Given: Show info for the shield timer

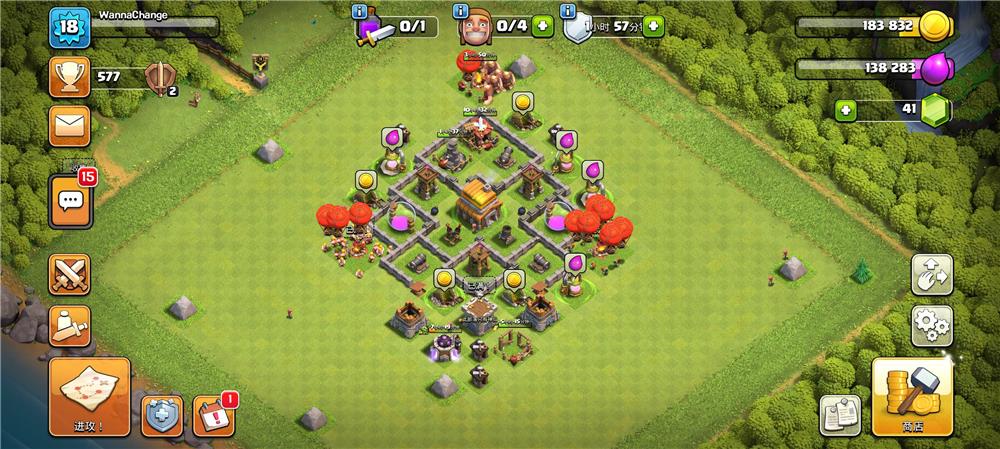Looking at the screenshot, I should coord(569,11).
